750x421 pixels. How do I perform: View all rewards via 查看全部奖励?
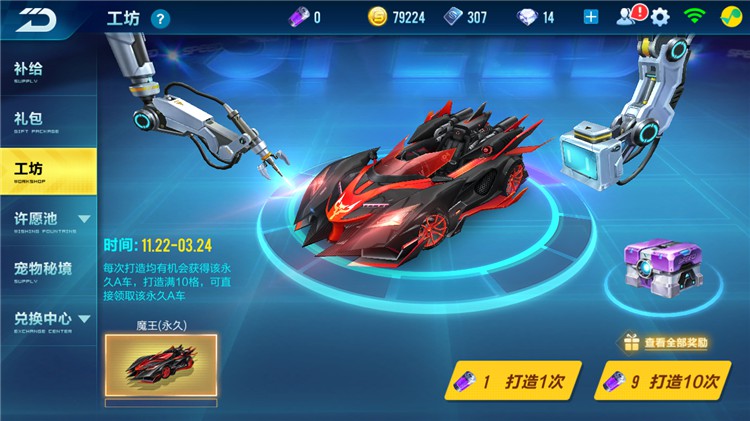click(666, 343)
